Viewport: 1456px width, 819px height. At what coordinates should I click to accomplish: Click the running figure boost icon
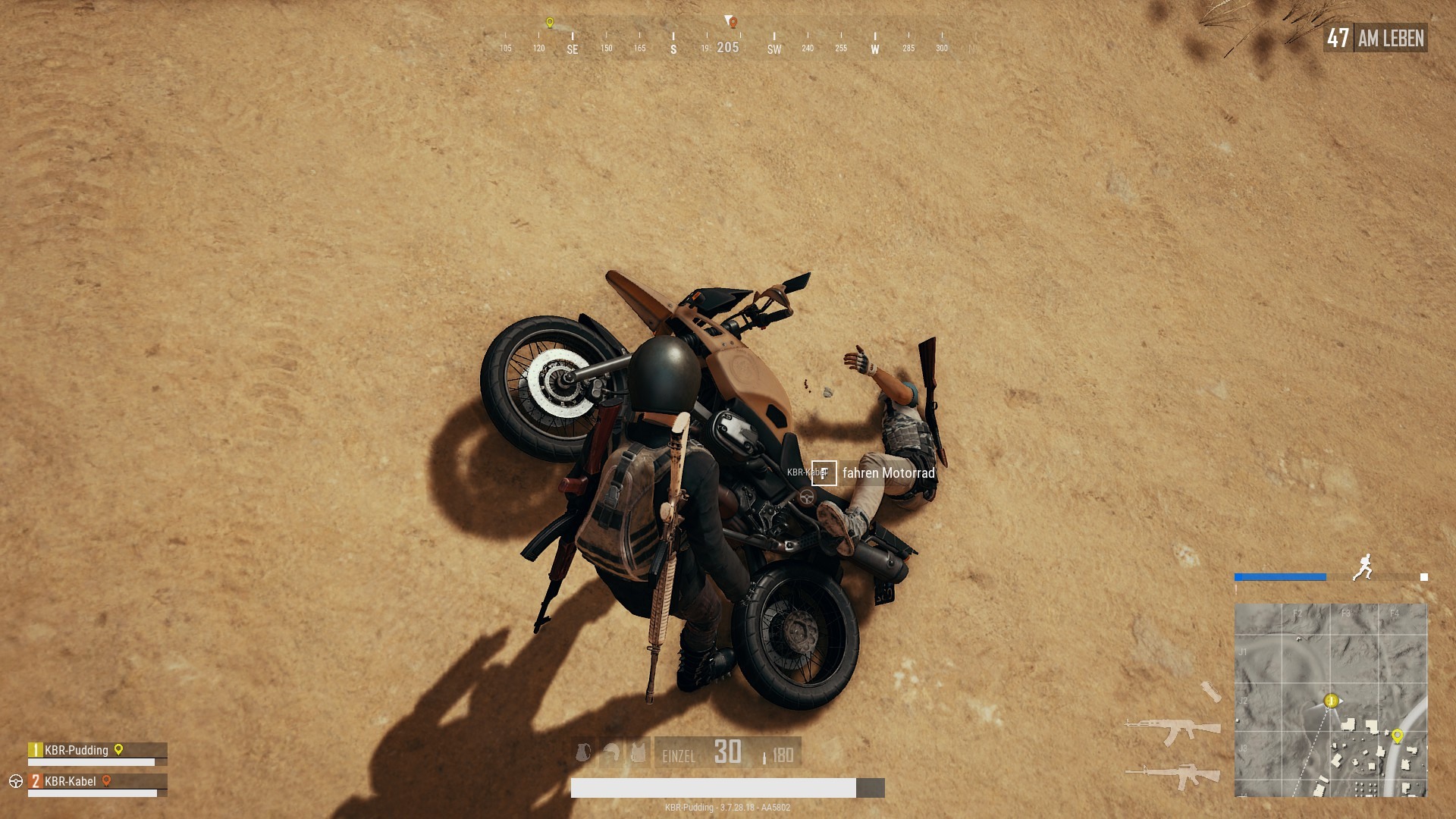tap(1363, 567)
